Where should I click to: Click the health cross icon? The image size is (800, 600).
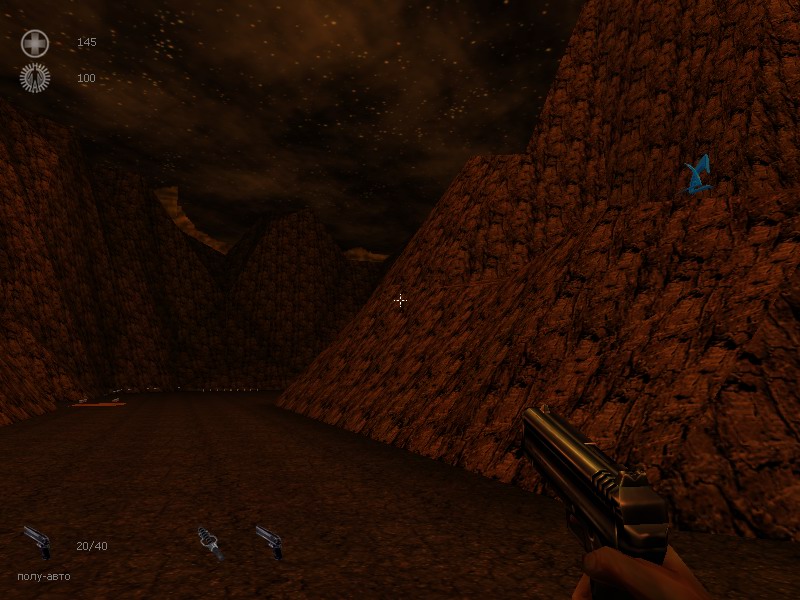pyautogui.click(x=35, y=43)
